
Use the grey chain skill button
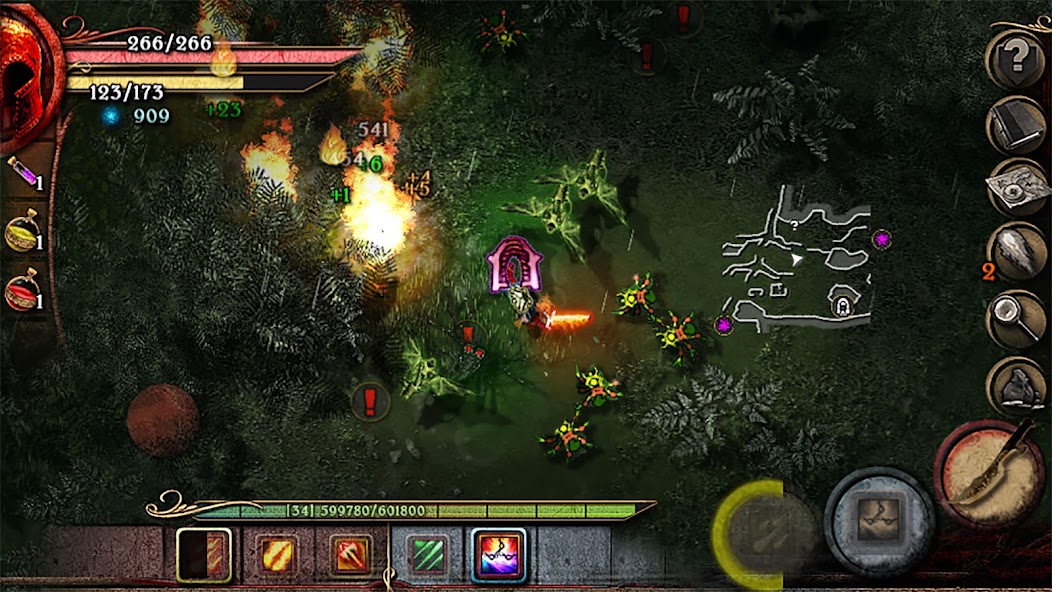coord(879,519)
